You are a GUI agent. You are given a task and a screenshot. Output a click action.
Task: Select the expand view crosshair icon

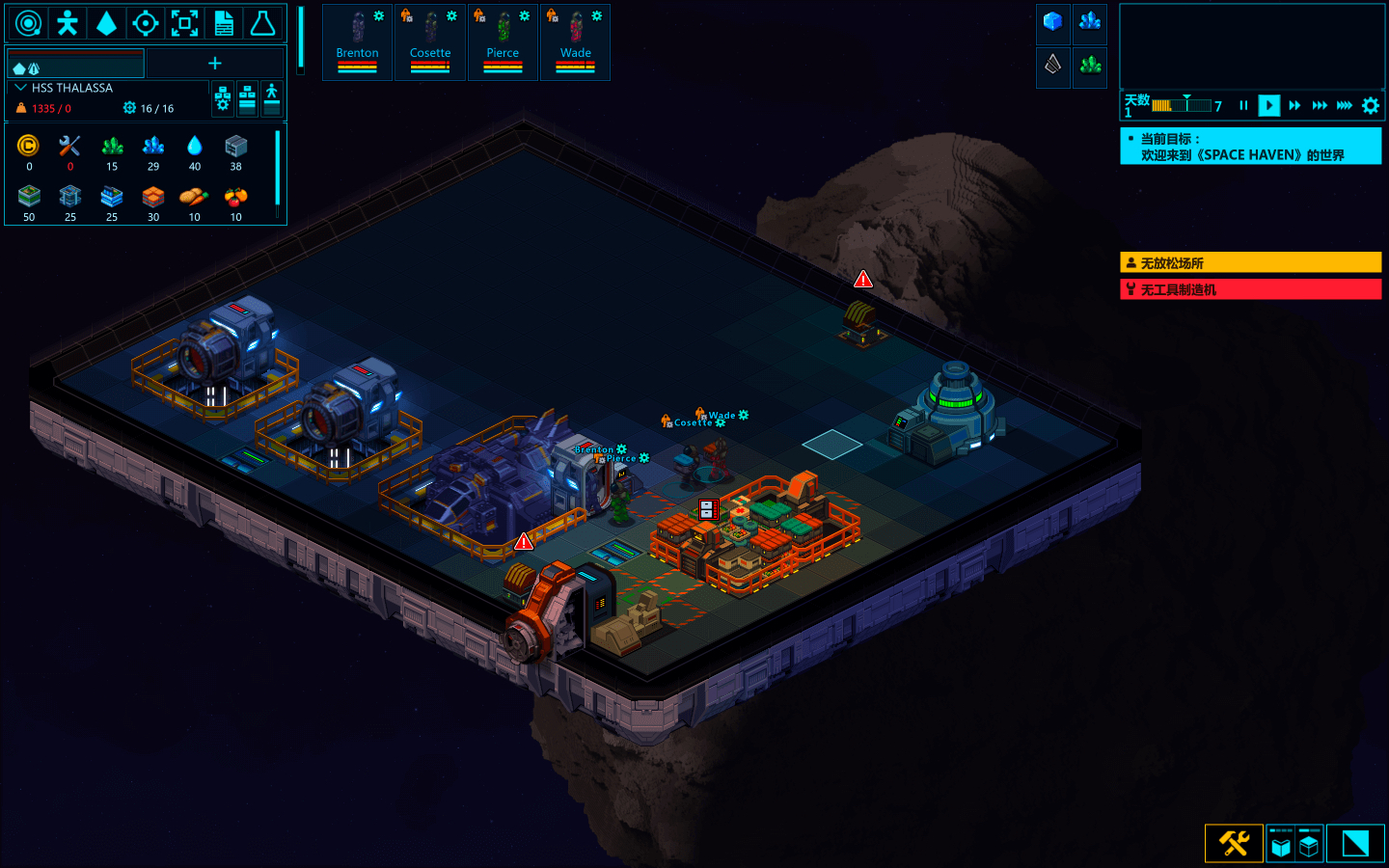point(183,22)
